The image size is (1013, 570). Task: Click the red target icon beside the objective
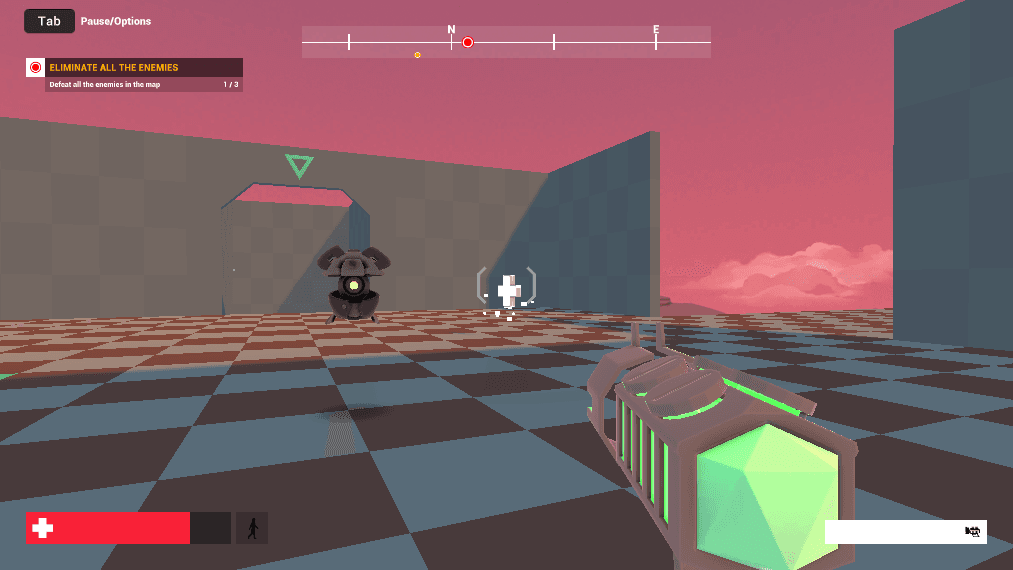[36, 68]
